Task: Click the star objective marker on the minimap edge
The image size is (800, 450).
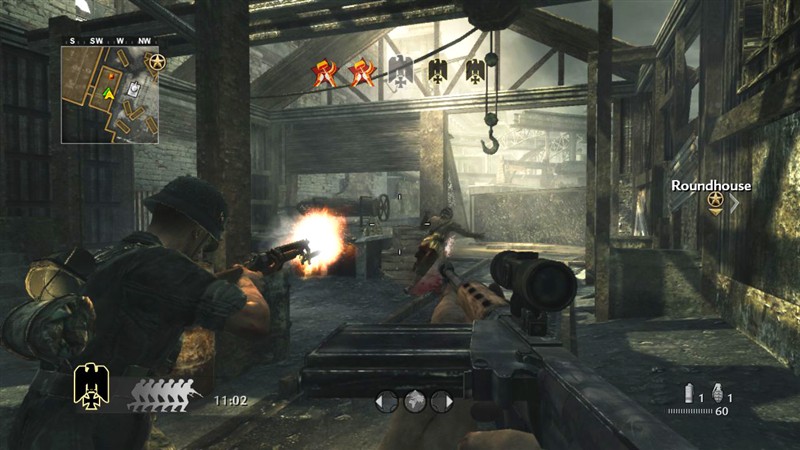Action: 156,64
